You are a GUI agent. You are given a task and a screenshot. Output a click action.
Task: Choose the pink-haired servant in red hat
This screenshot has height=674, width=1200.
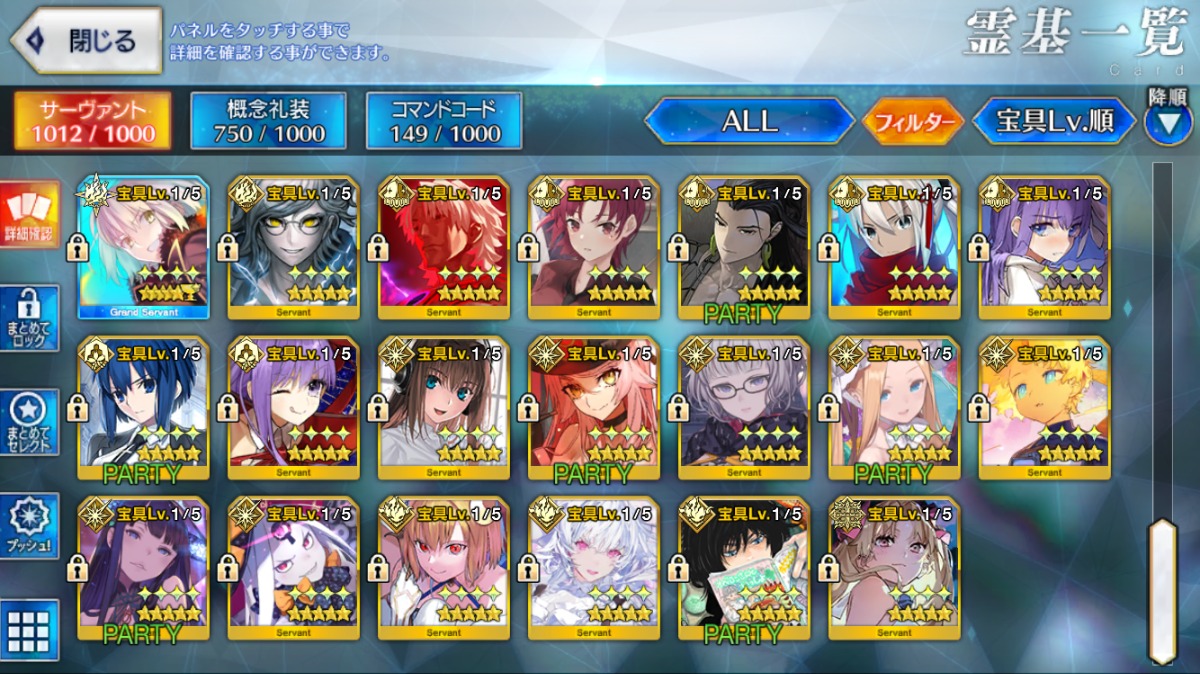pyautogui.click(x=594, y=407)
